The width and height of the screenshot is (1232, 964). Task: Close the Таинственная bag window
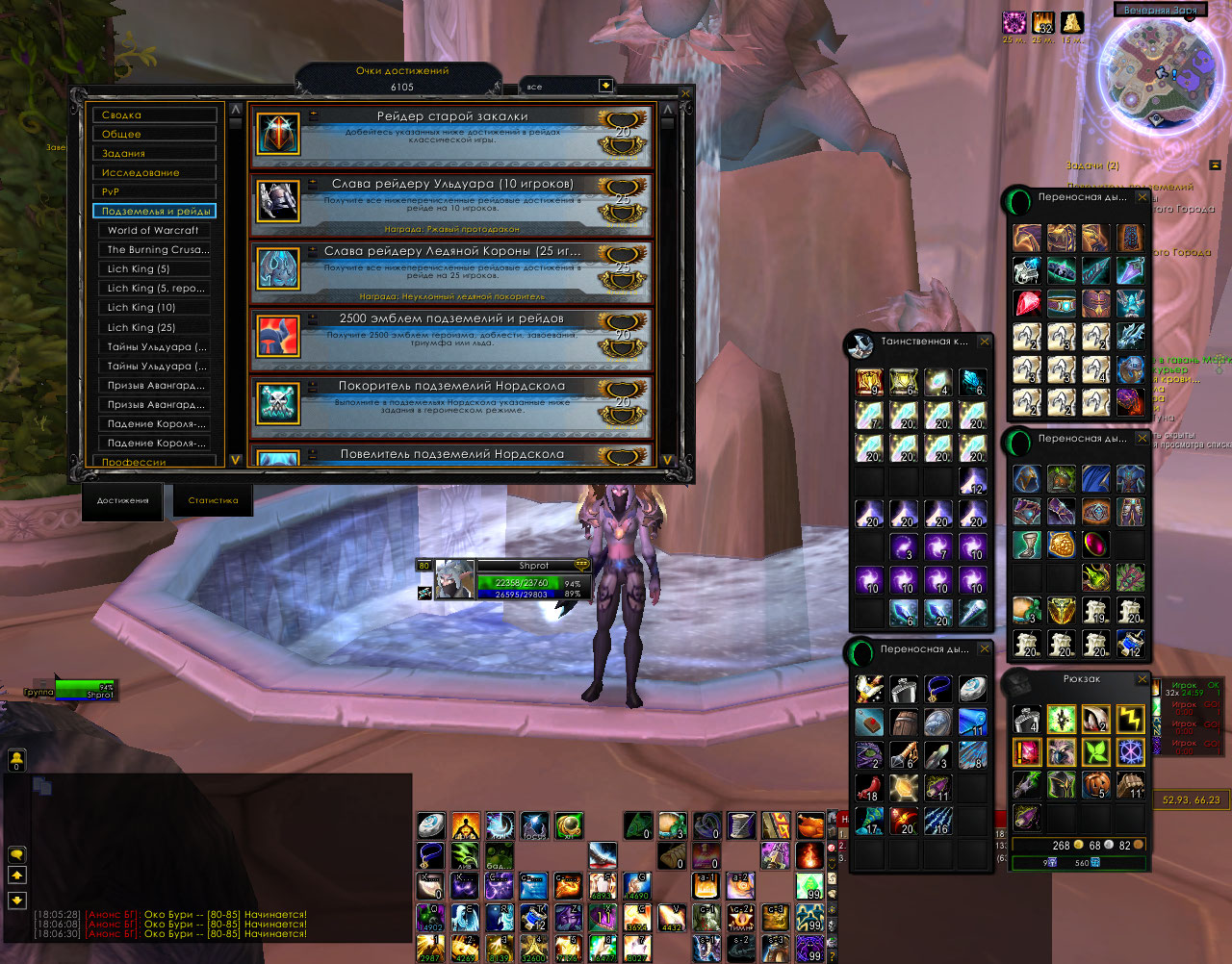pyautogui.click(x=985, y=342)
